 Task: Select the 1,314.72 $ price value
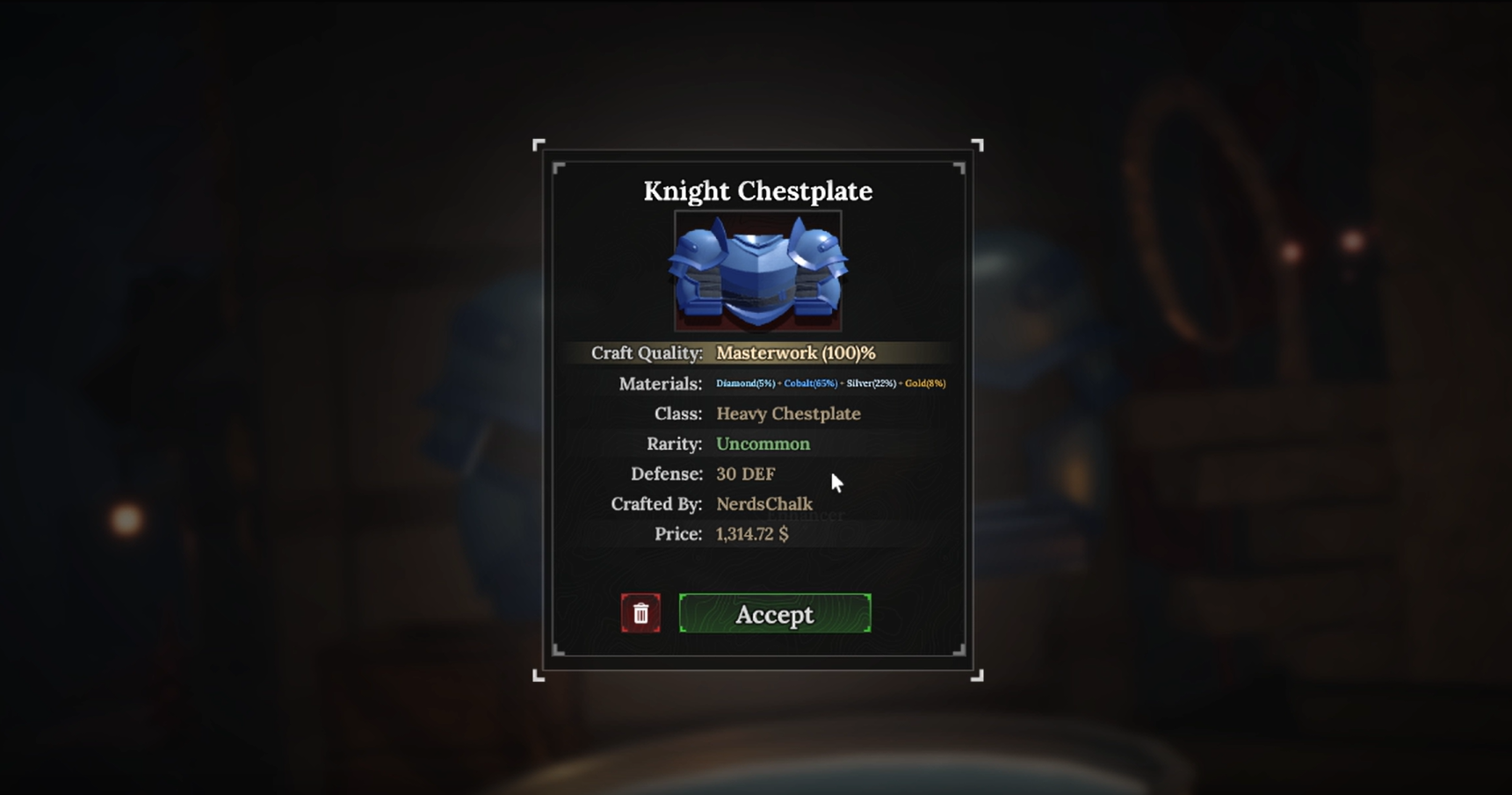[x=752, y=533]
